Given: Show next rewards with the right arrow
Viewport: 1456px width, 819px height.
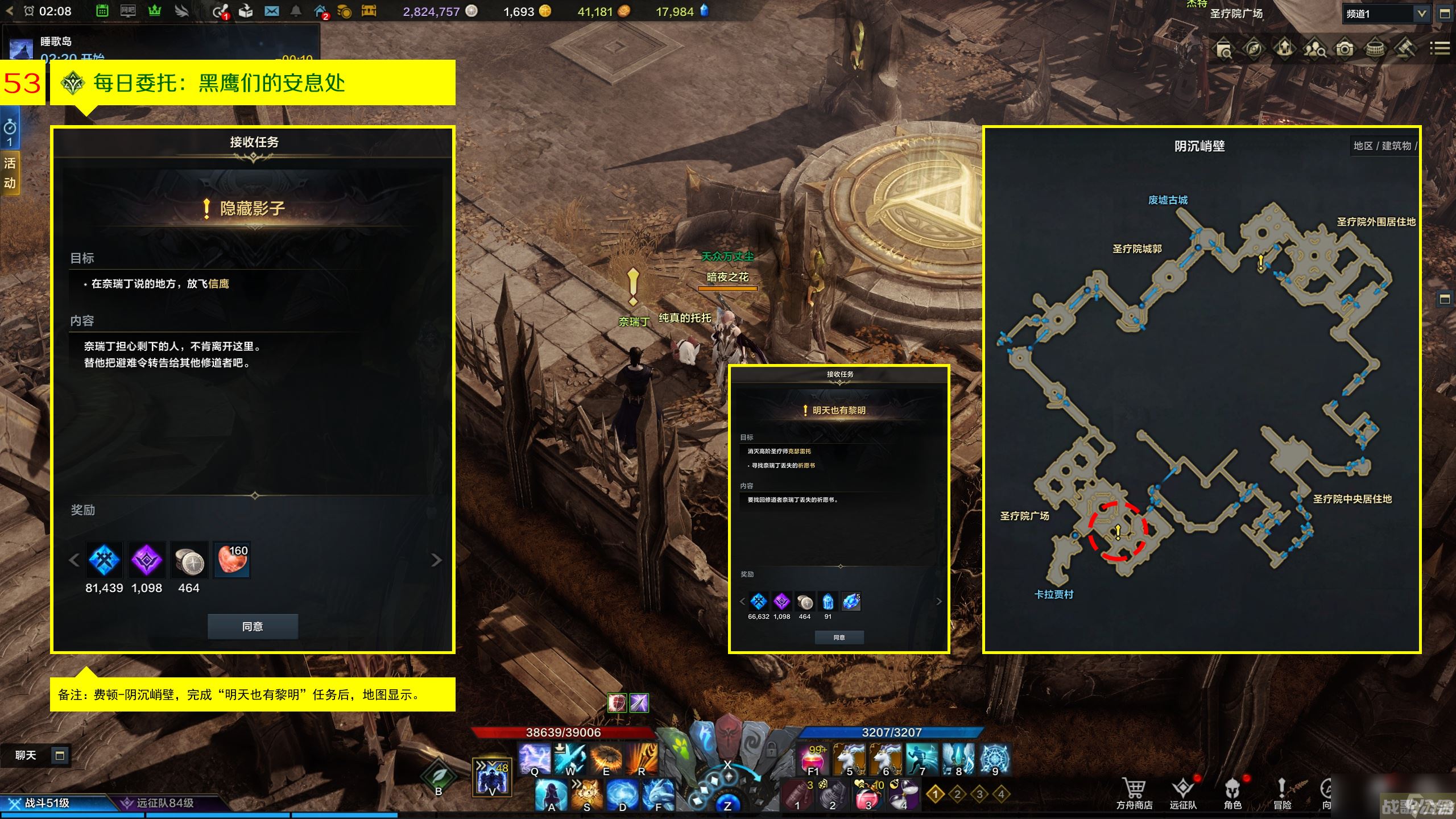Looking at the screenshot, I should click(x=436, y=560).
